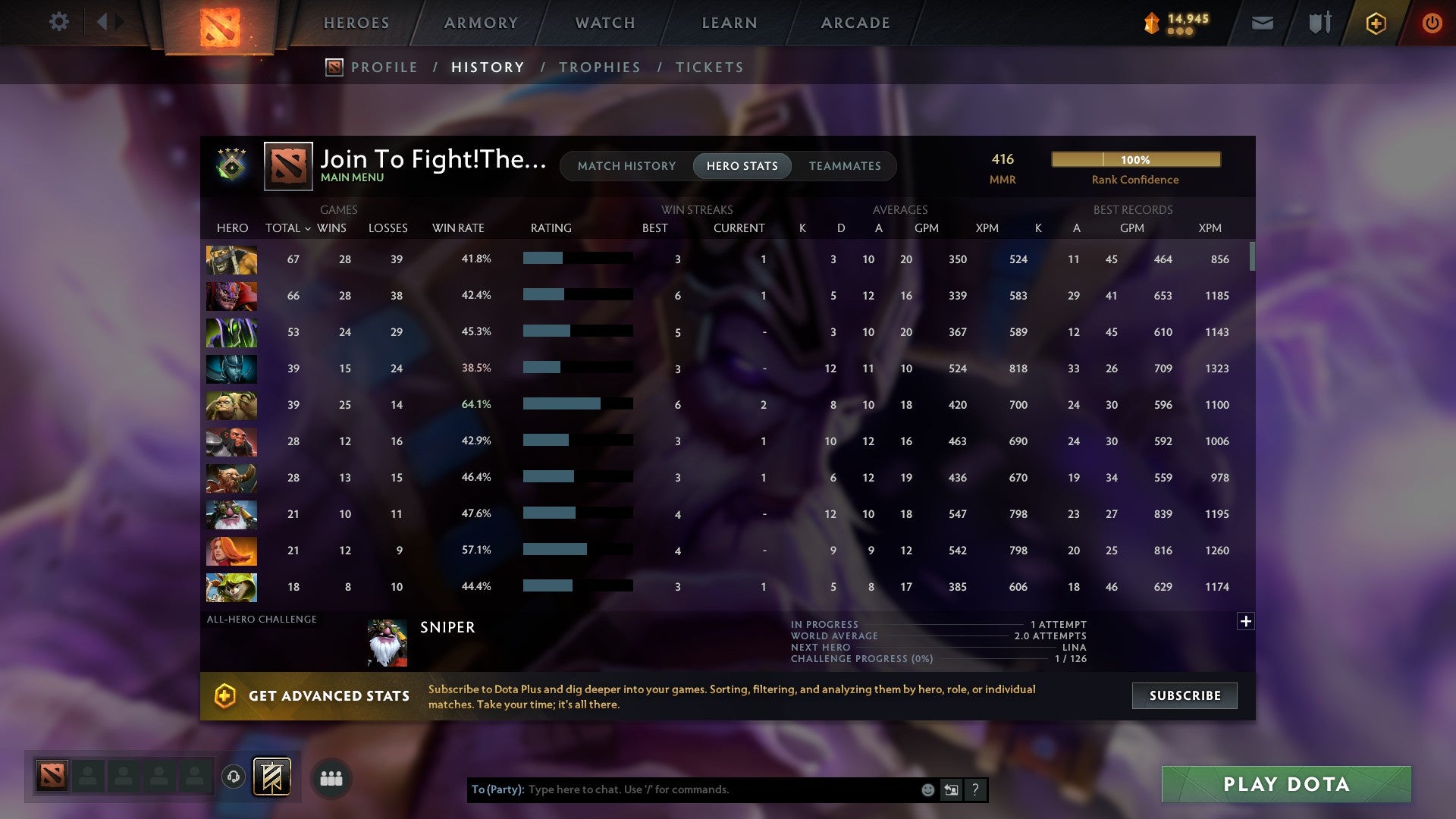Click the Subscribe button for Dota Plus
The width and height of the screenshot is (1456, 819).
(x=1184, y=695)
